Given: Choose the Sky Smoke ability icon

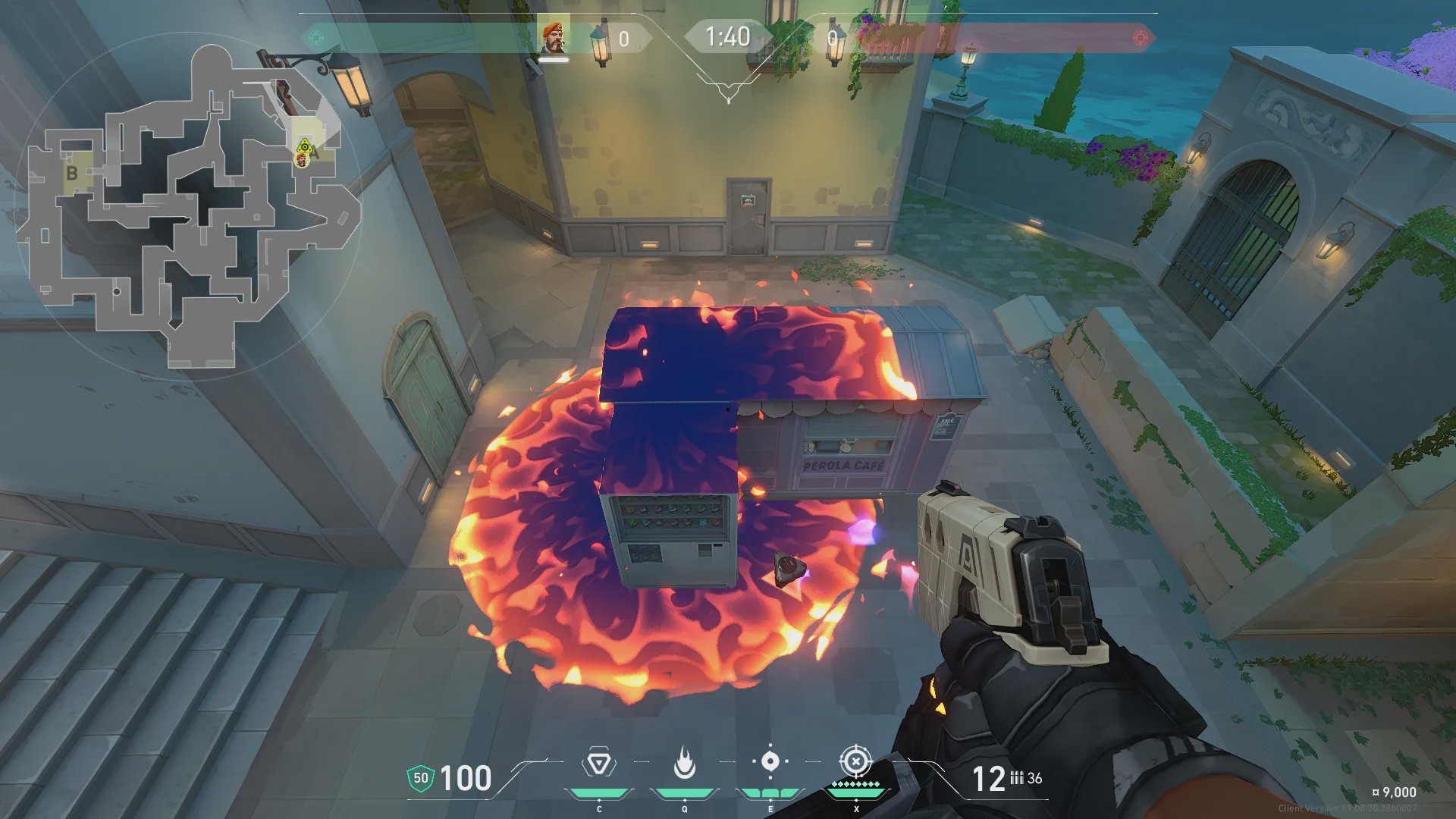Looking at the screenshot, I should [x=770, y=761].
